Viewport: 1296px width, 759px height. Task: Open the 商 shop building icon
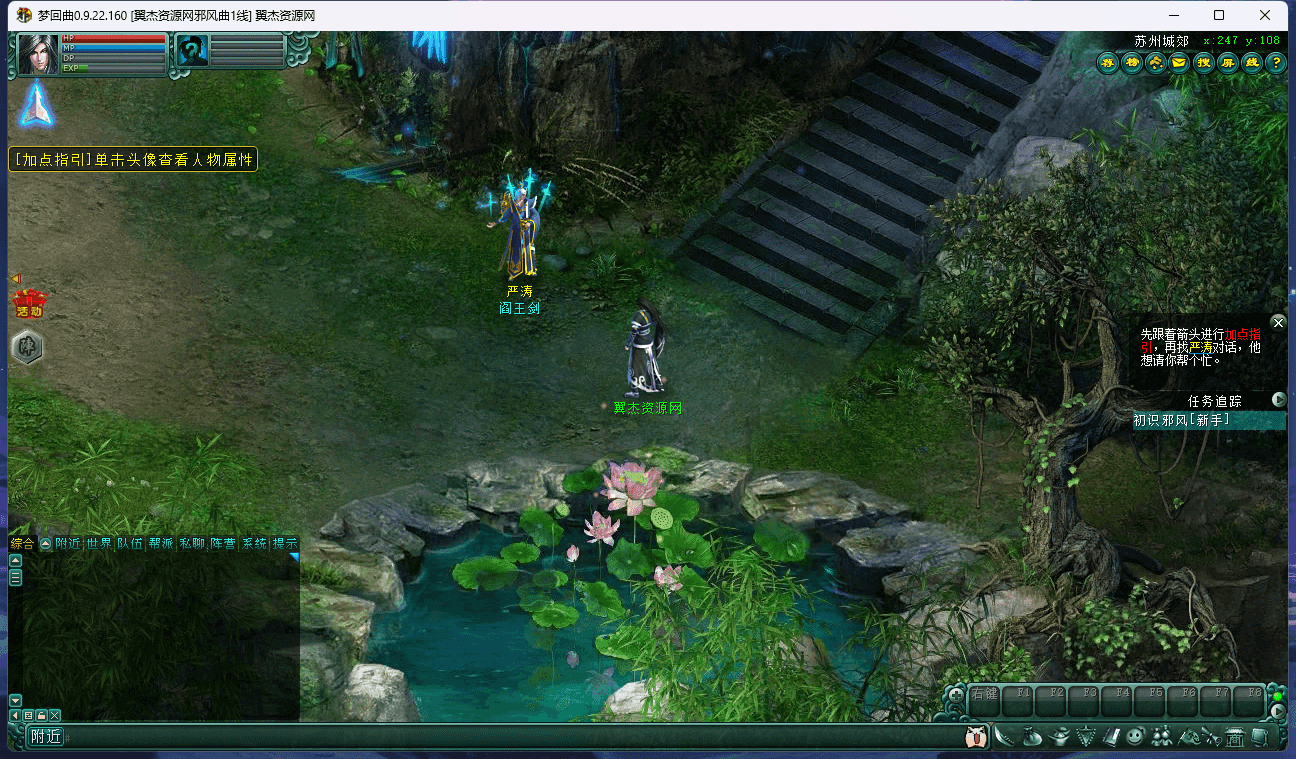[1235, 737]
